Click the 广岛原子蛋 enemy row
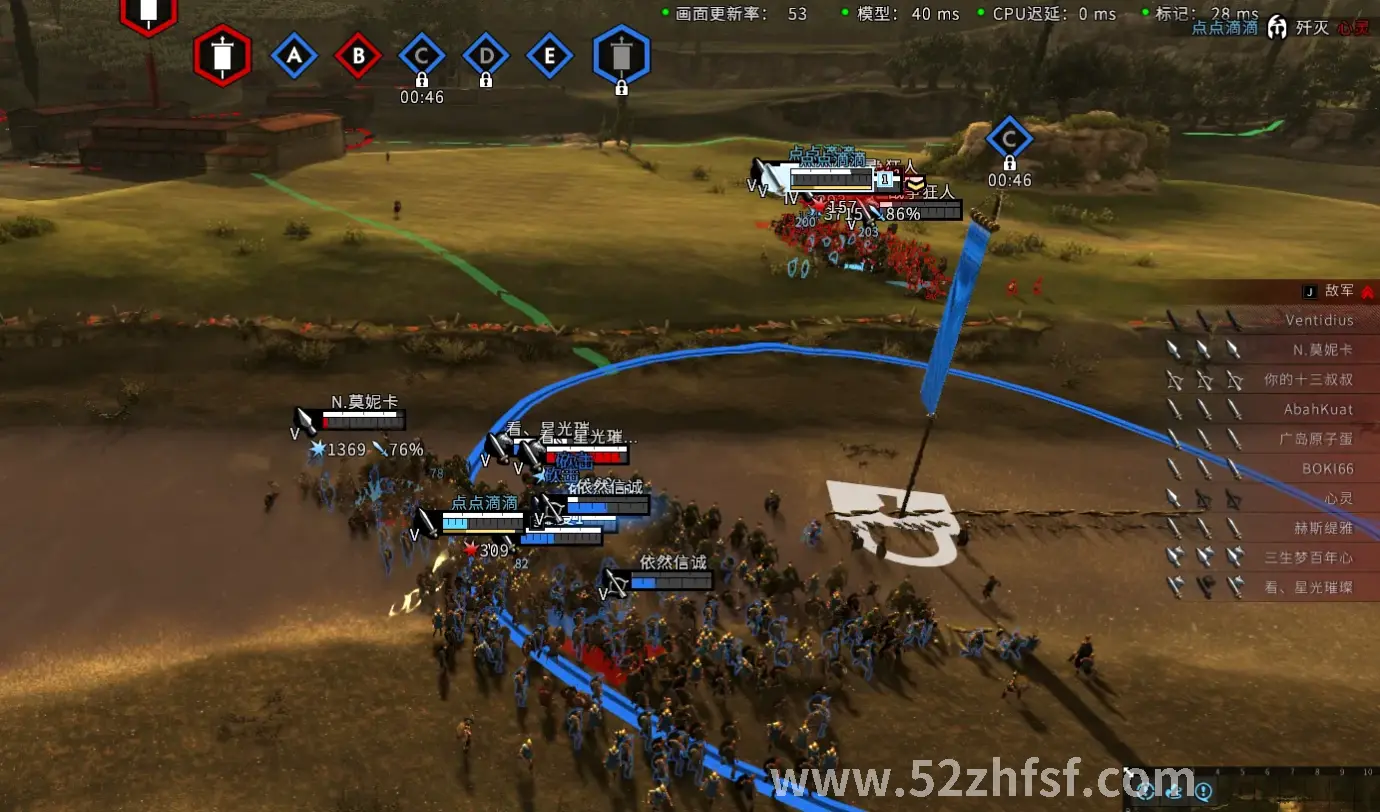Screen dimensions: 1380x812 (1314, 439)
